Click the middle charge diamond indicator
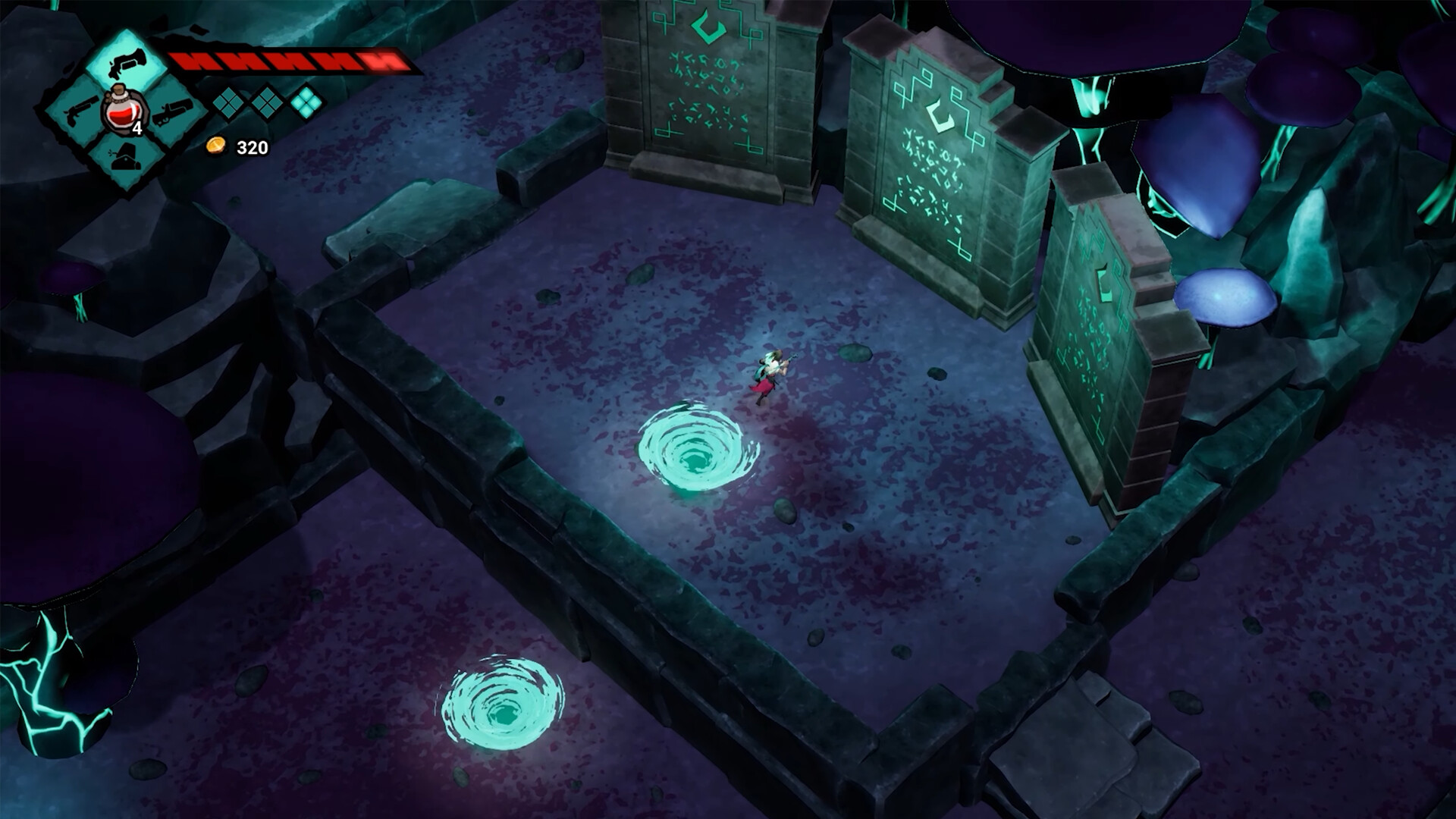The width and height of the screenshot is (1456, 819). click(x=267, y=105)
